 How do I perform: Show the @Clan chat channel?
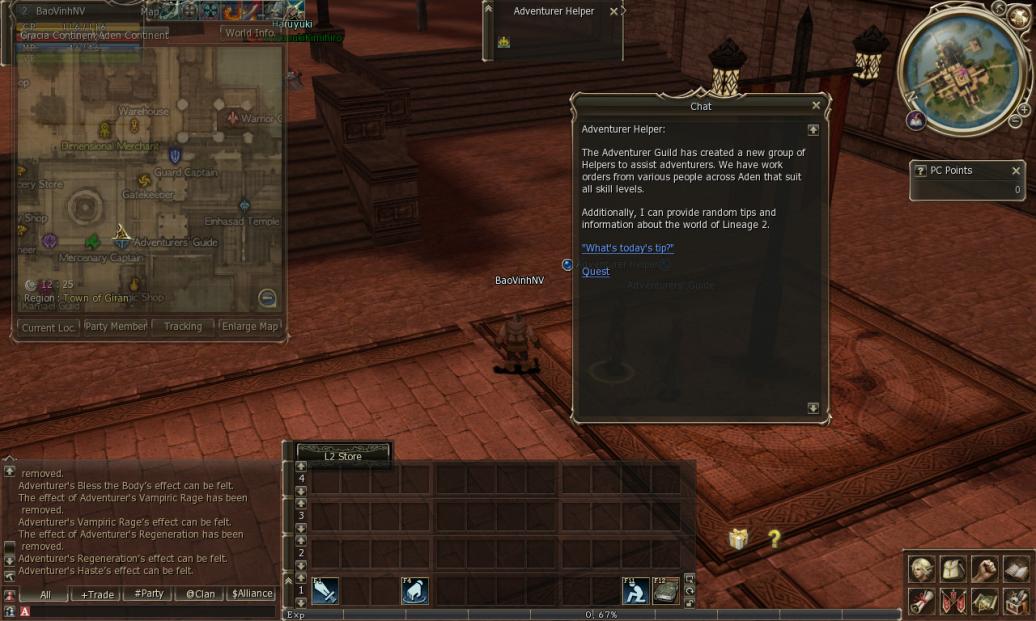point(200,594)
